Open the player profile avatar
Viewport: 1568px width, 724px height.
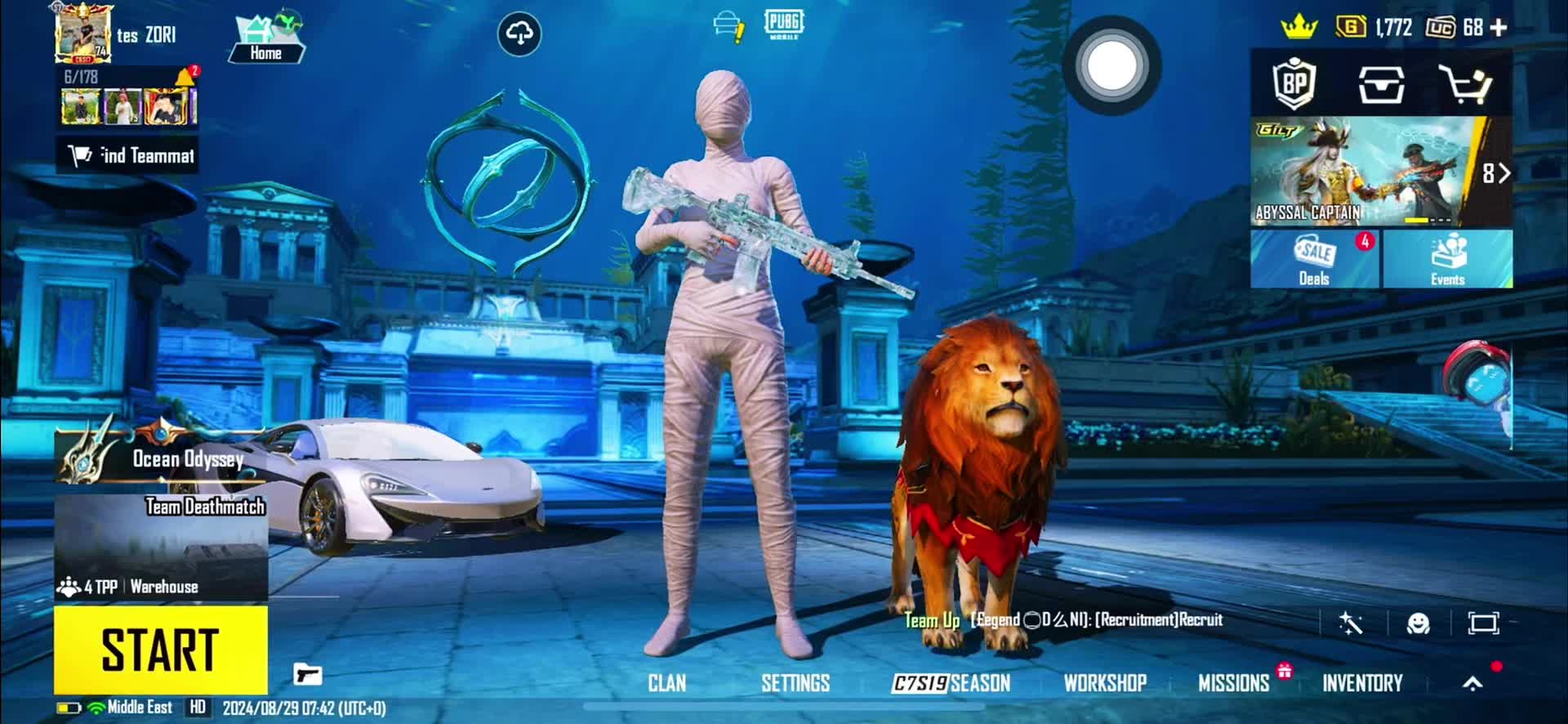coord(82,33)
